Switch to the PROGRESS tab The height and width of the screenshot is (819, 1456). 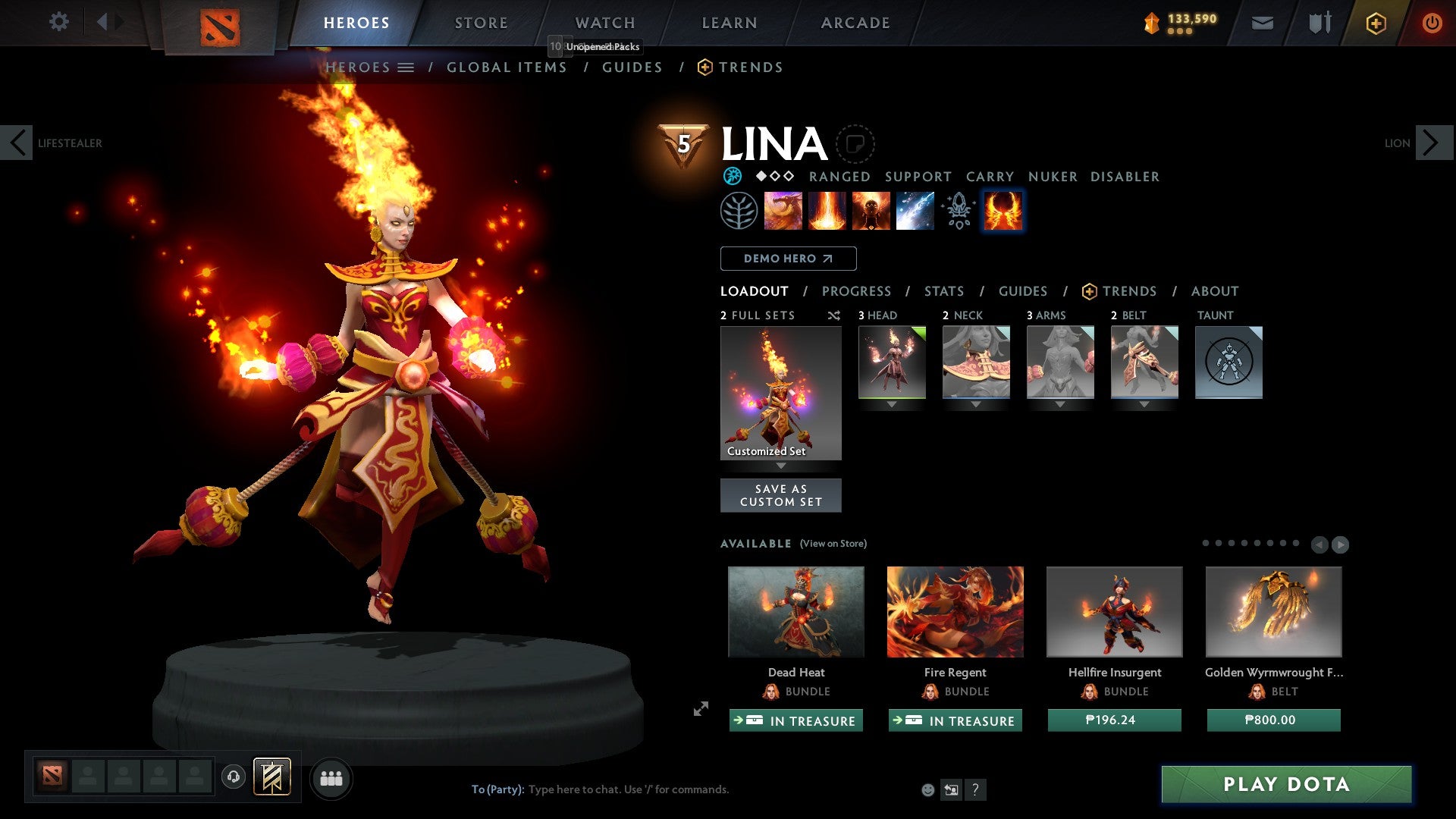click(857, 291)
